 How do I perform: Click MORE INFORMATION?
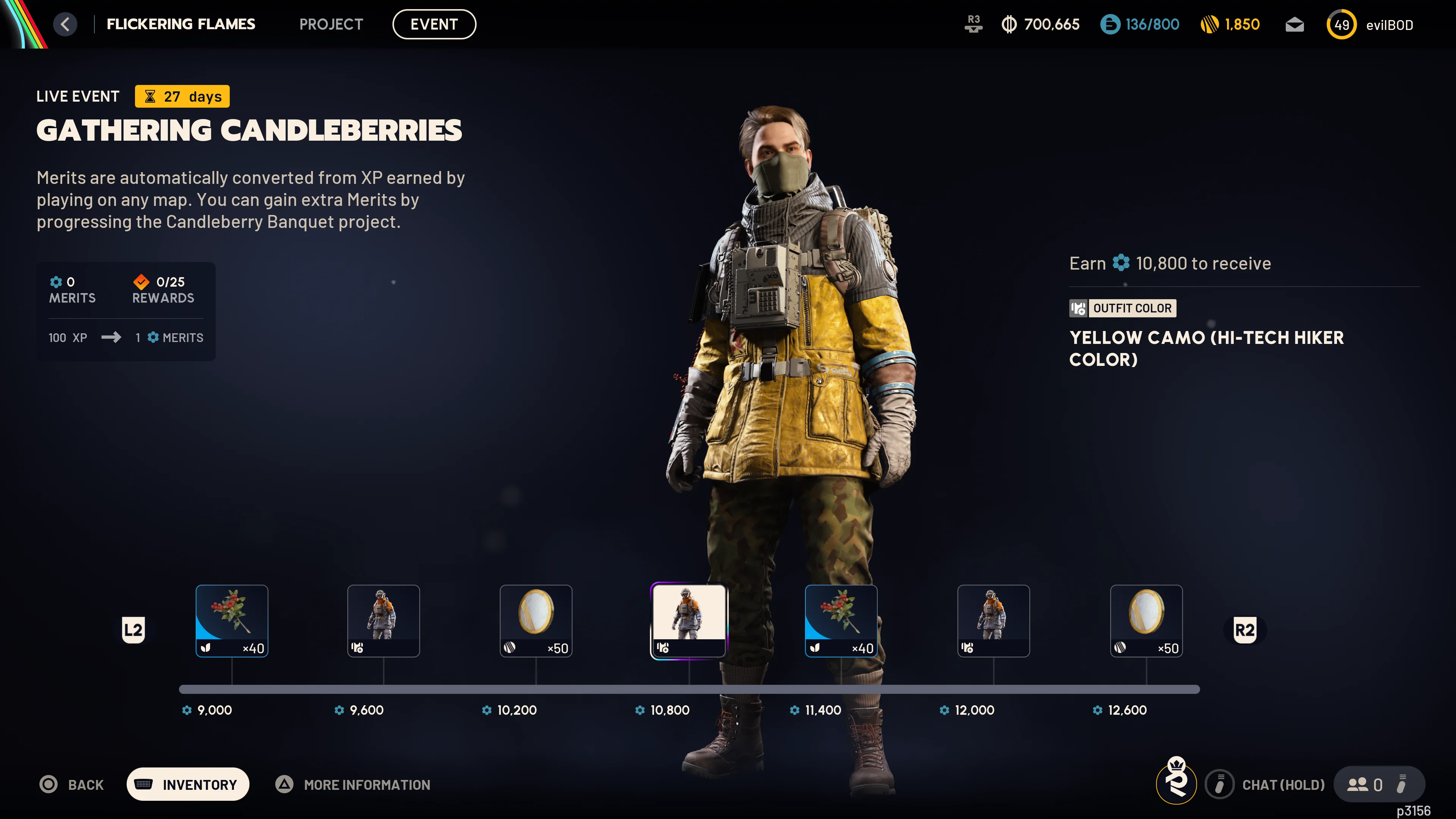point(366,784)
